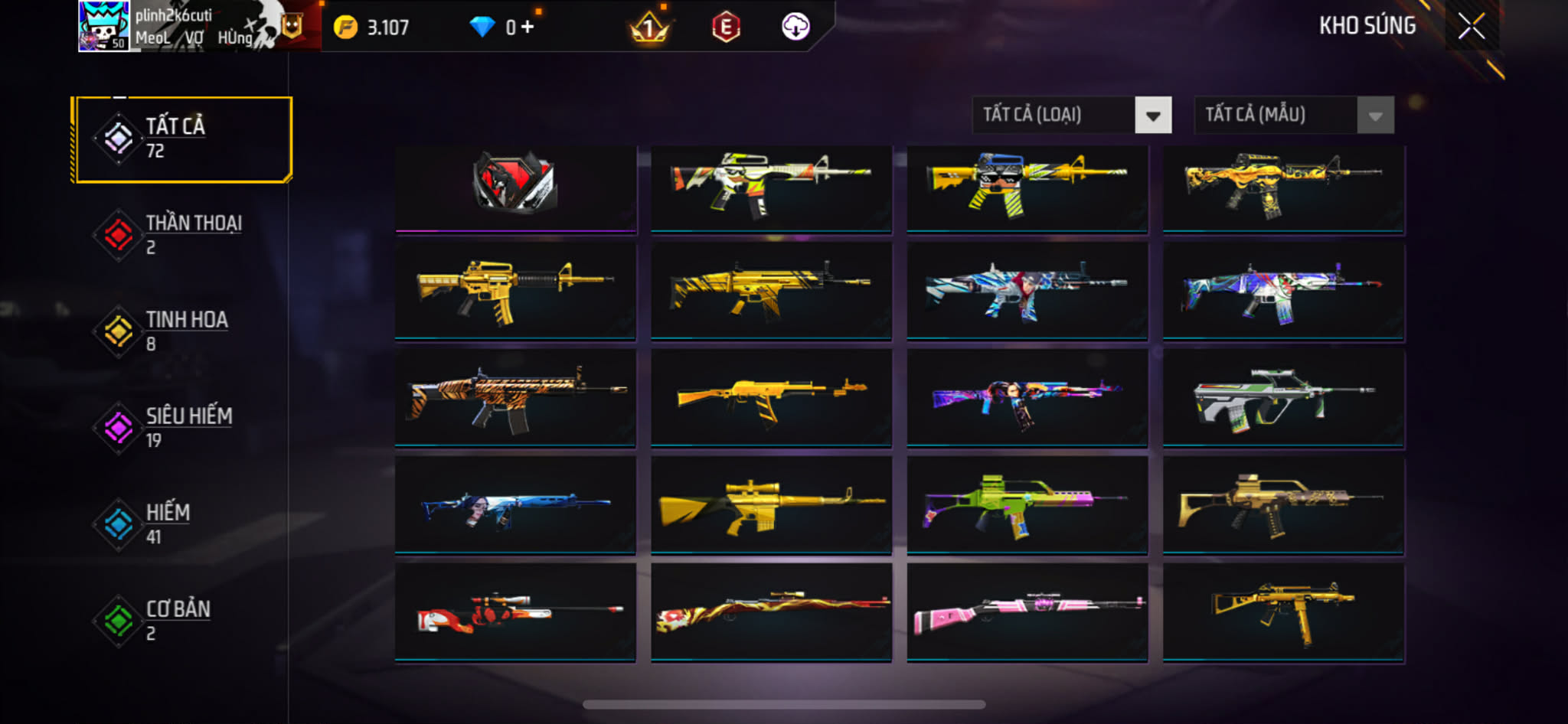Close the Kho Súng weapon vault
The image size is (1568, 724).
pyautogui.click(x=1471, y=27)
